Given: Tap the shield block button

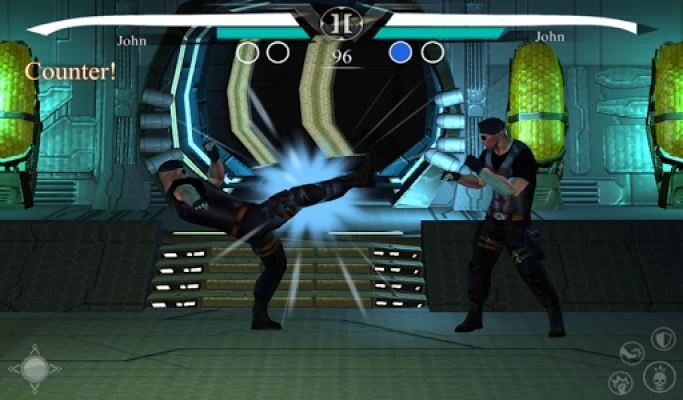Looking at the screenshot, I should pyautogui.click(x=663, y=339).
